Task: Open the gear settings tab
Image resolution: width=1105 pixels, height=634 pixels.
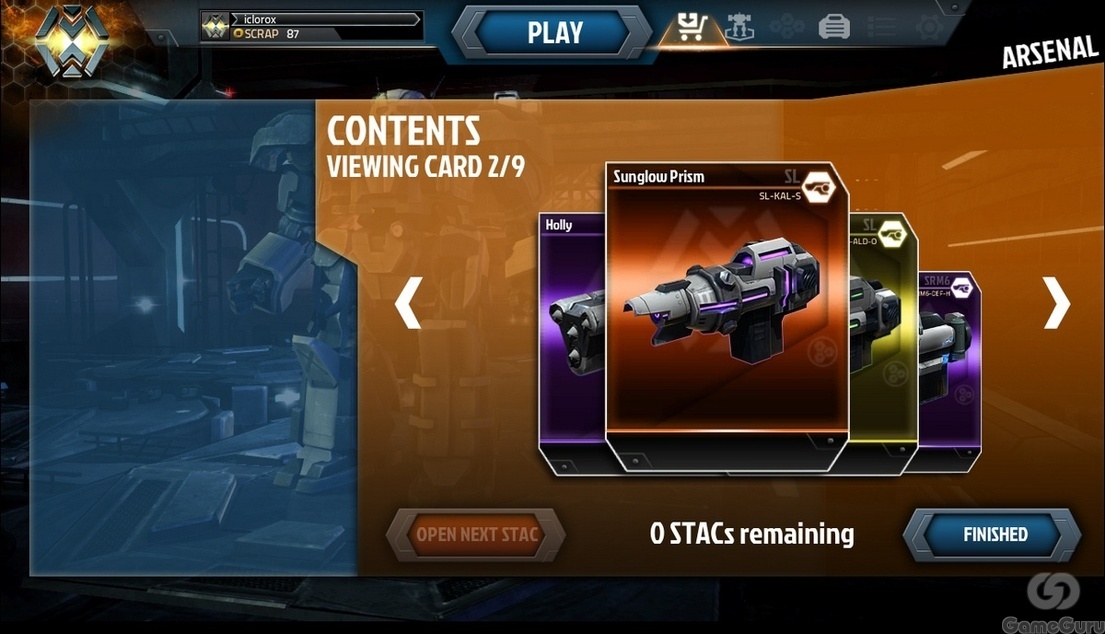Action: [x=929, y=27]
